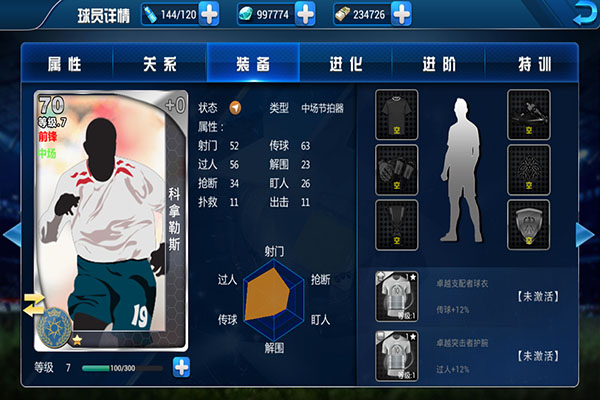Add gems via the plus next to 997774

tap(304, 14)
